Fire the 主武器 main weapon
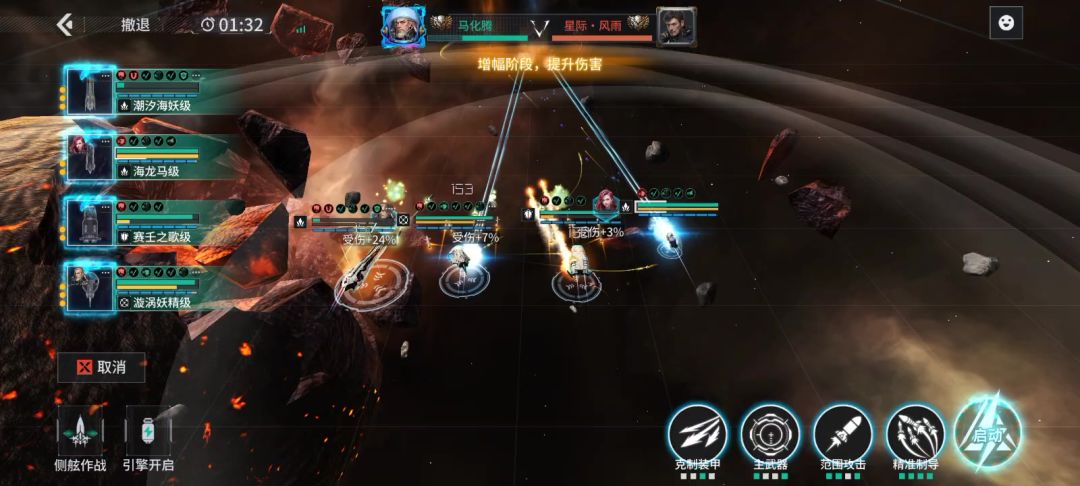The image size is (1080, 486). click(x=770, y=433)
